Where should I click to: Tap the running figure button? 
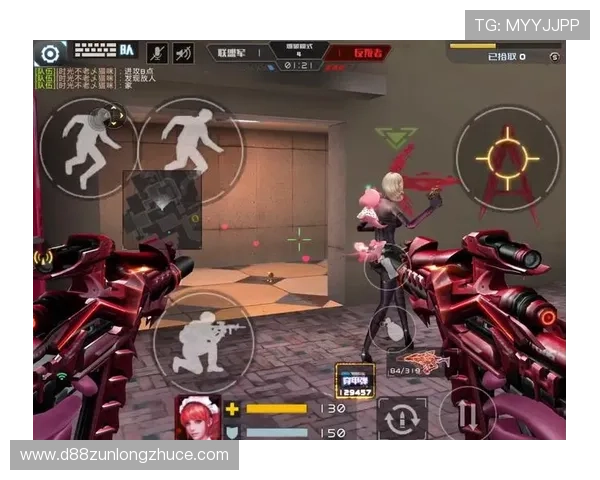189,146
